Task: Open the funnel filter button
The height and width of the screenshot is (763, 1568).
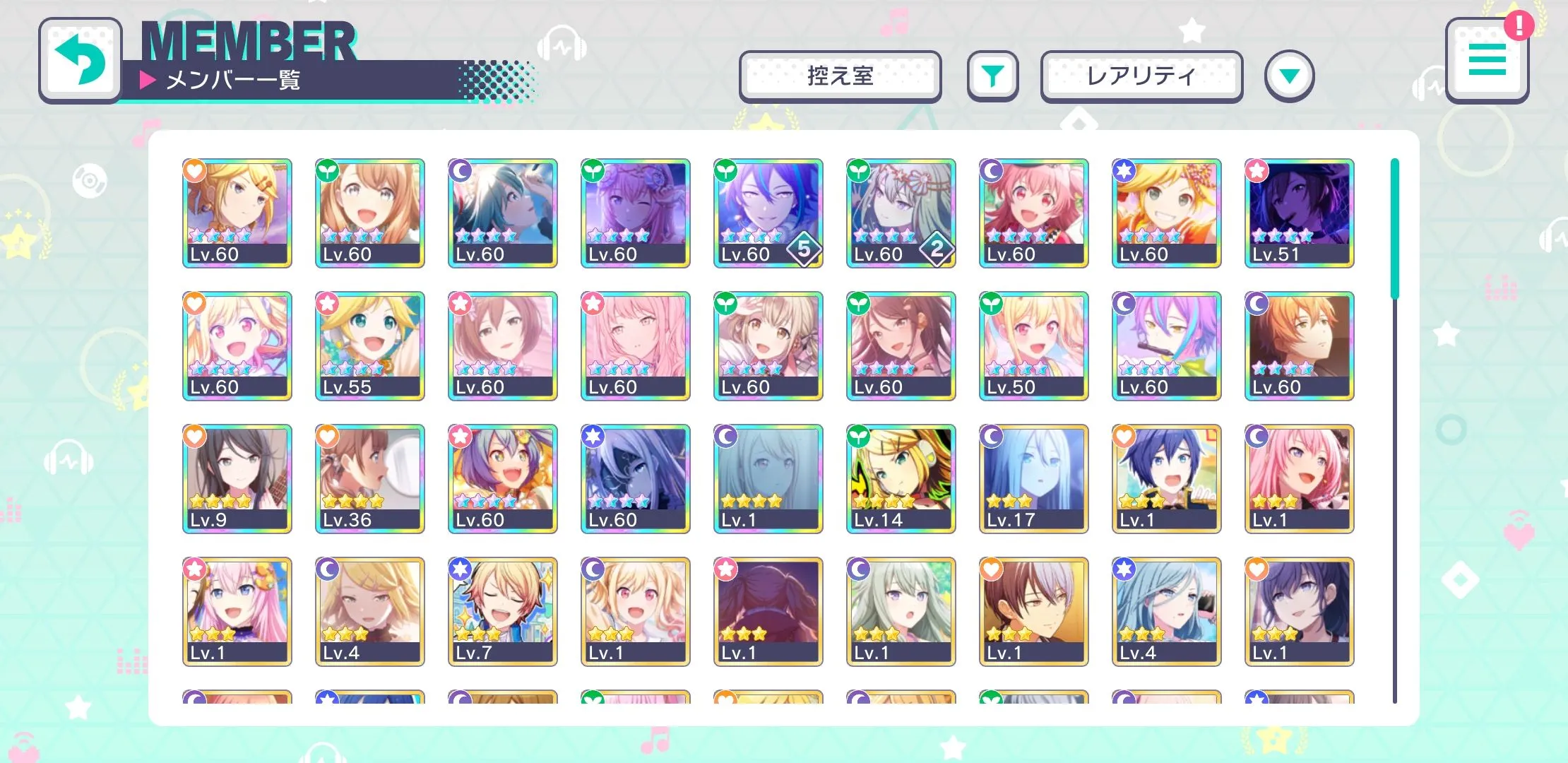Action: [992, 76]
